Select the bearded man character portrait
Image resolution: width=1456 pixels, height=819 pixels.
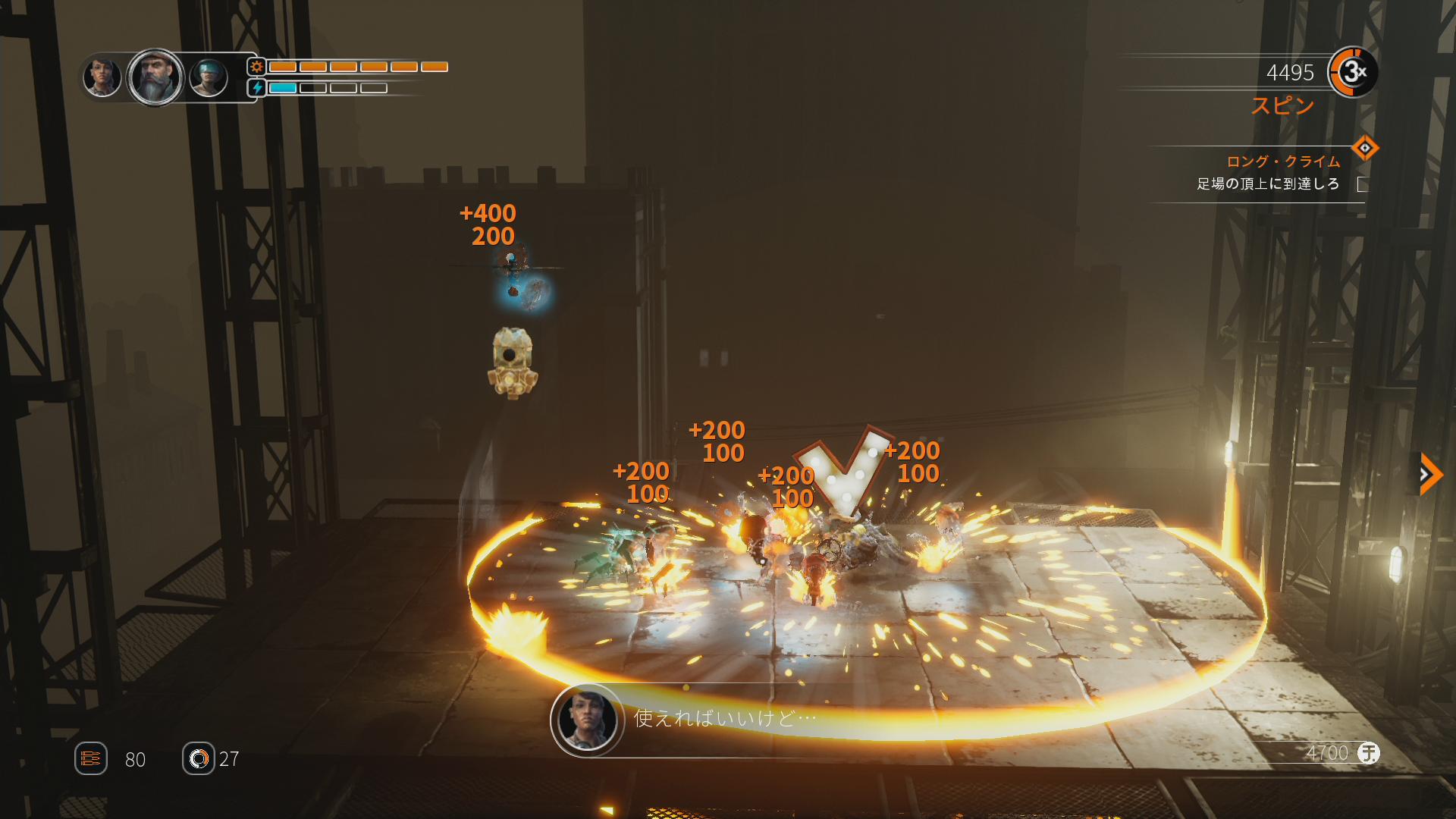click(155, 77)
